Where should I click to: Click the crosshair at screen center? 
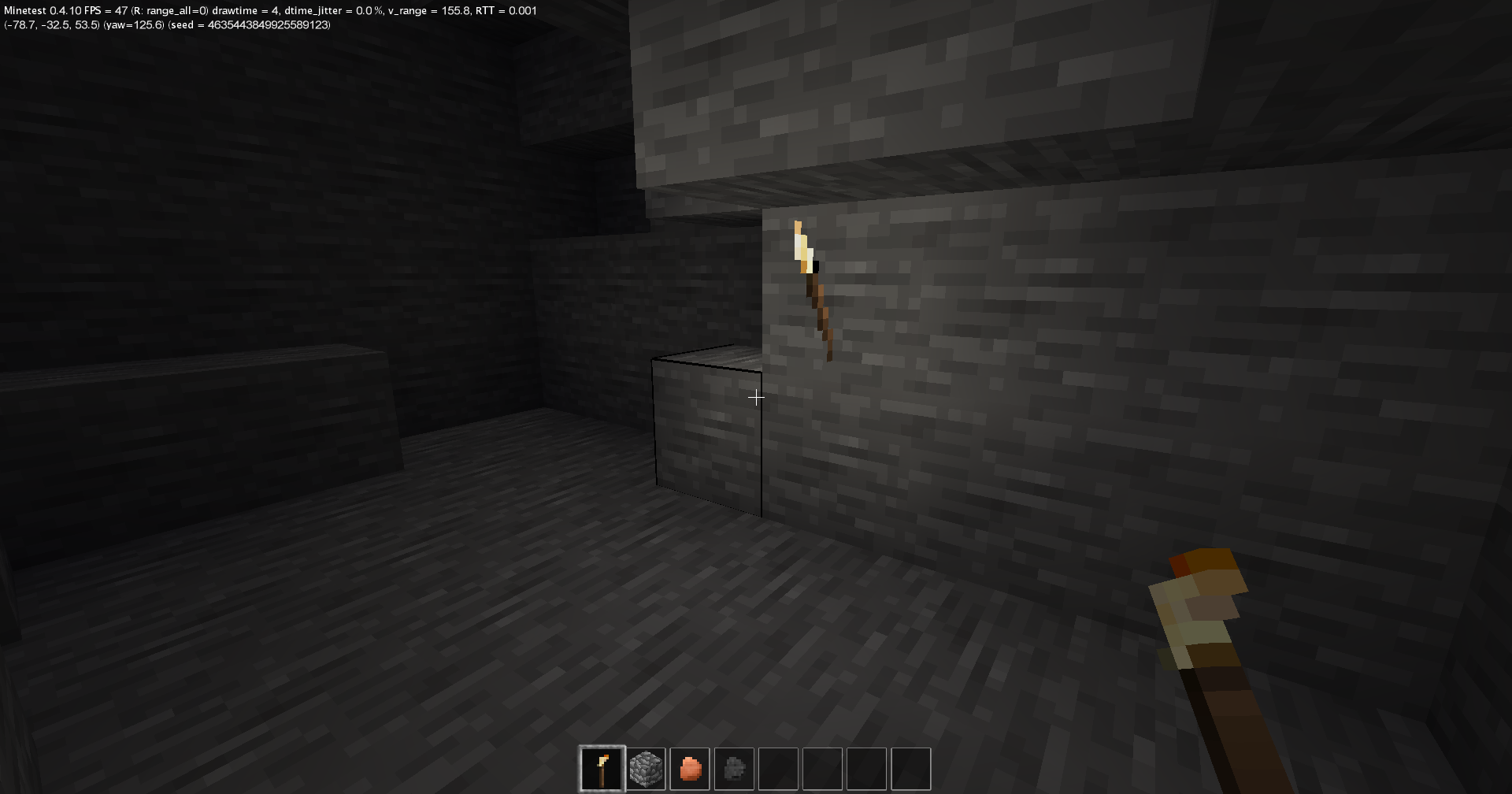pos(756,397)
